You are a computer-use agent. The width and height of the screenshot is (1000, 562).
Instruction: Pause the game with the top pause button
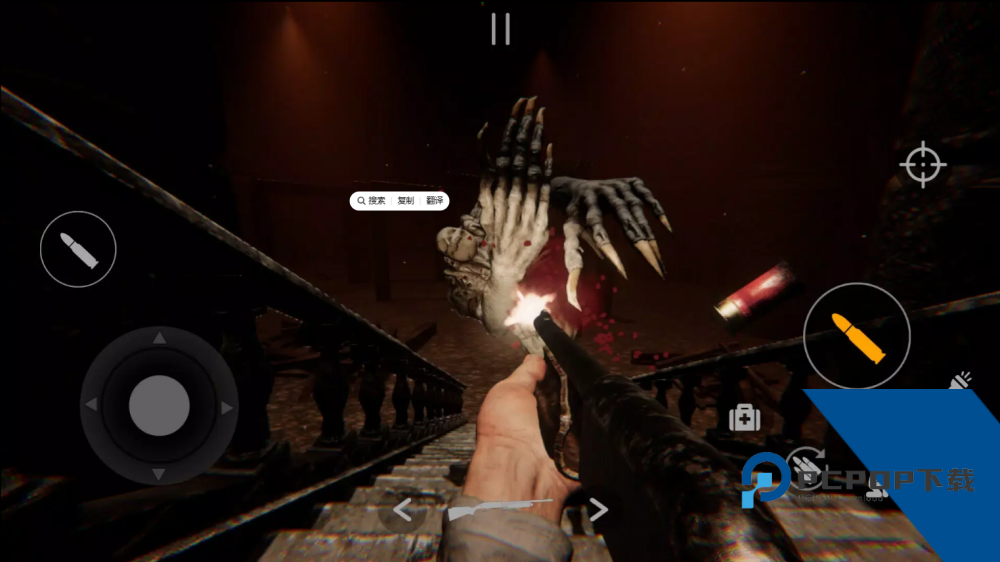tap(500, 29)
